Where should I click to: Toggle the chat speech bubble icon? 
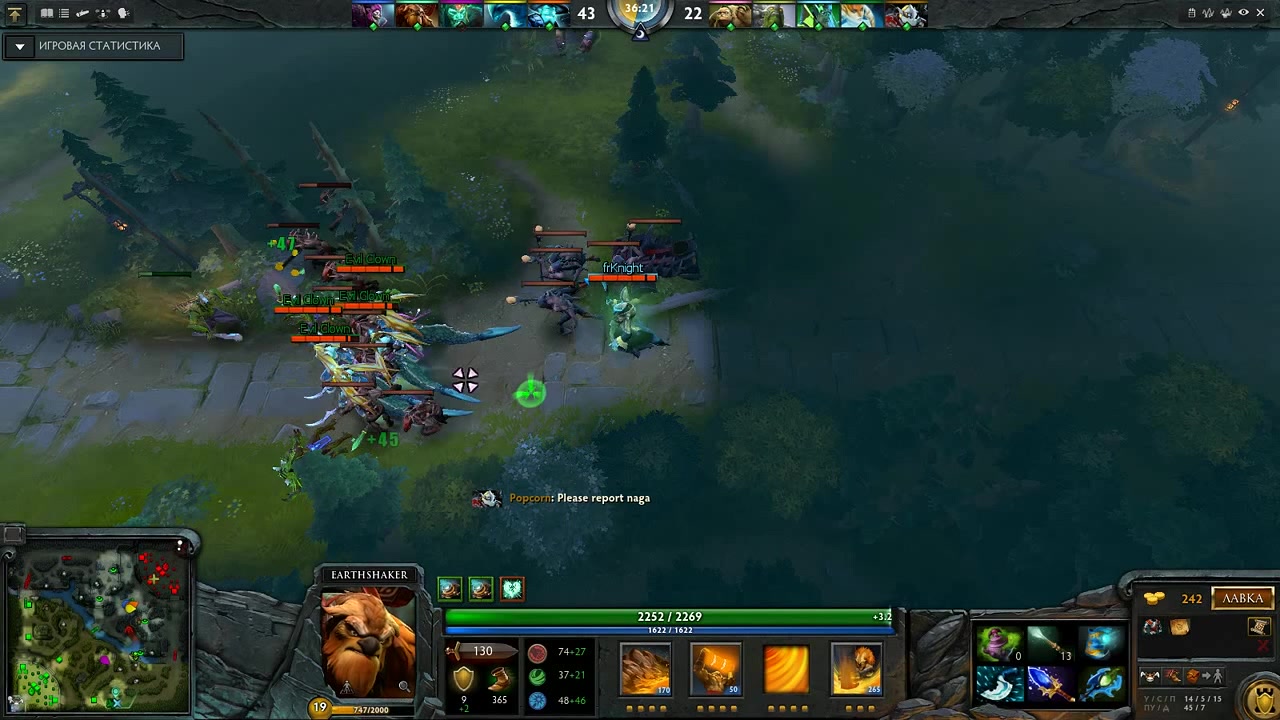122,13
